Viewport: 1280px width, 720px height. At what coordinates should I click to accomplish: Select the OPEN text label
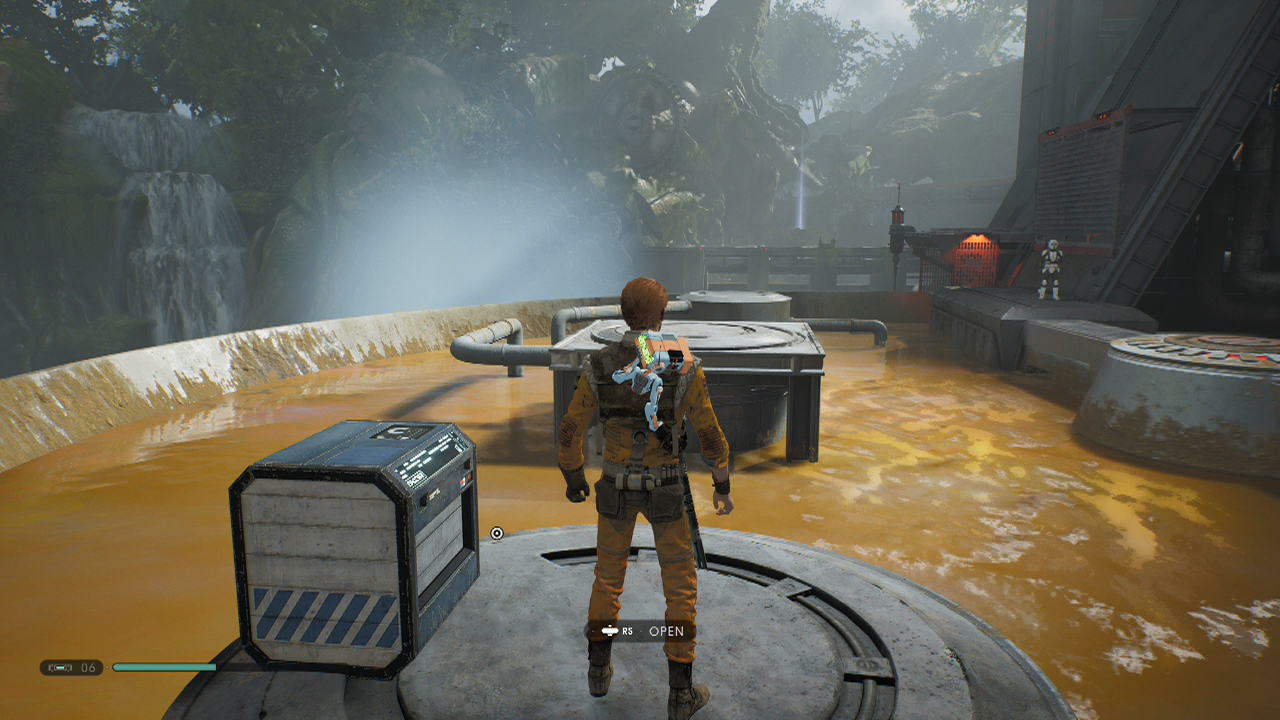[x=668, y=631]
